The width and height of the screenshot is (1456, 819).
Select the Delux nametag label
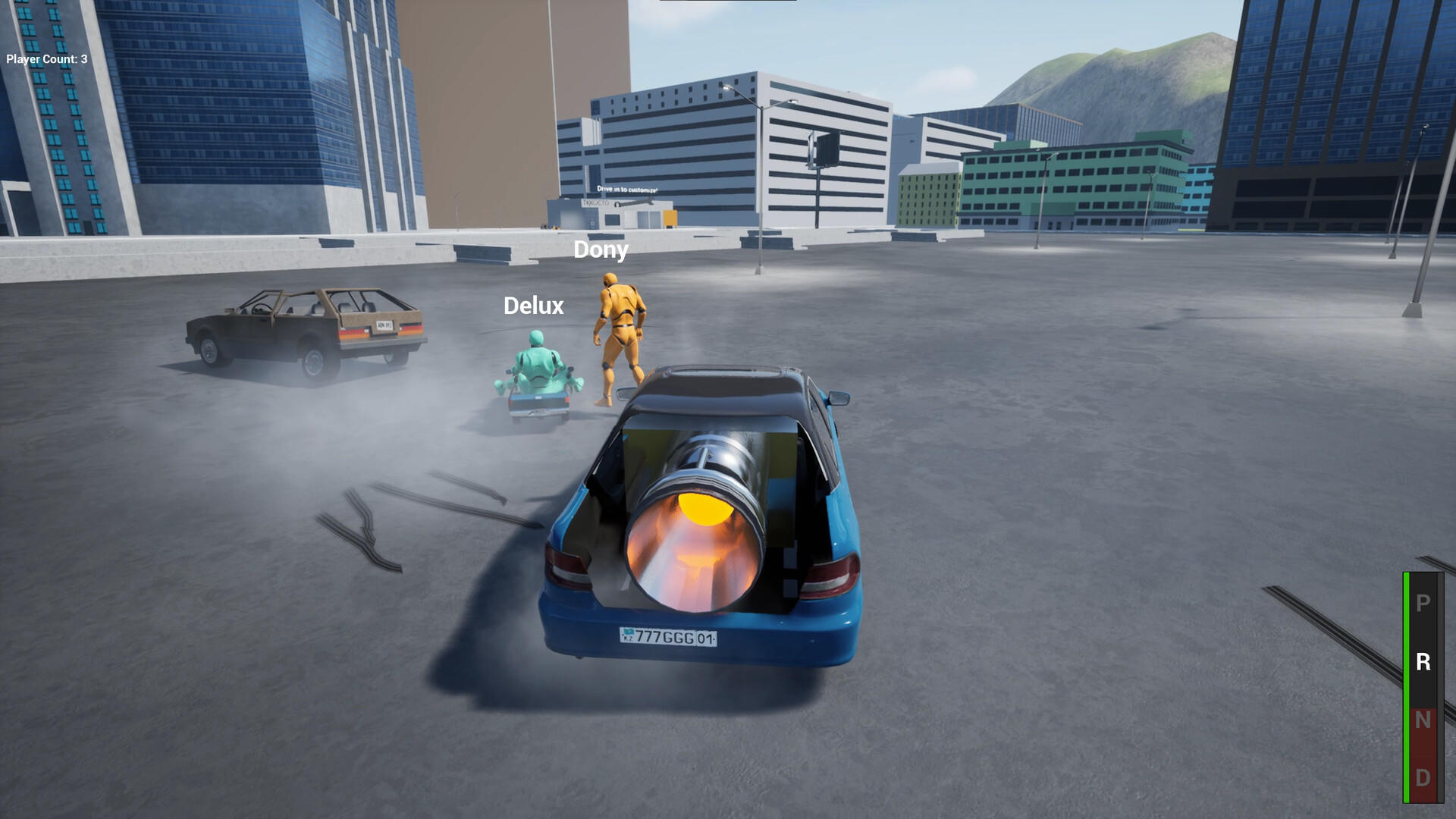(533, 306)
